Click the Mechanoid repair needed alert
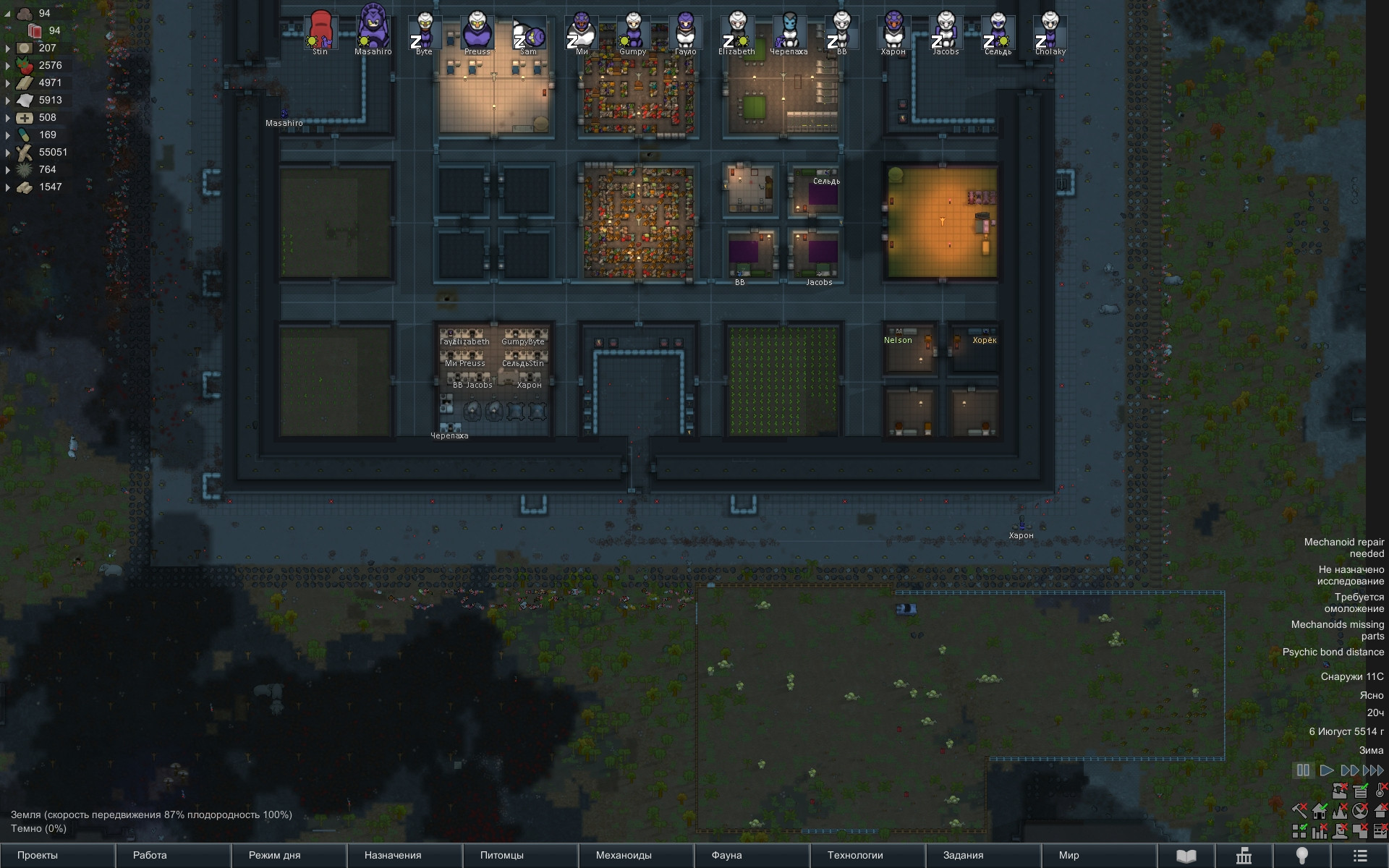The height and width of the screenshot is (868, 1389). 1343,548
